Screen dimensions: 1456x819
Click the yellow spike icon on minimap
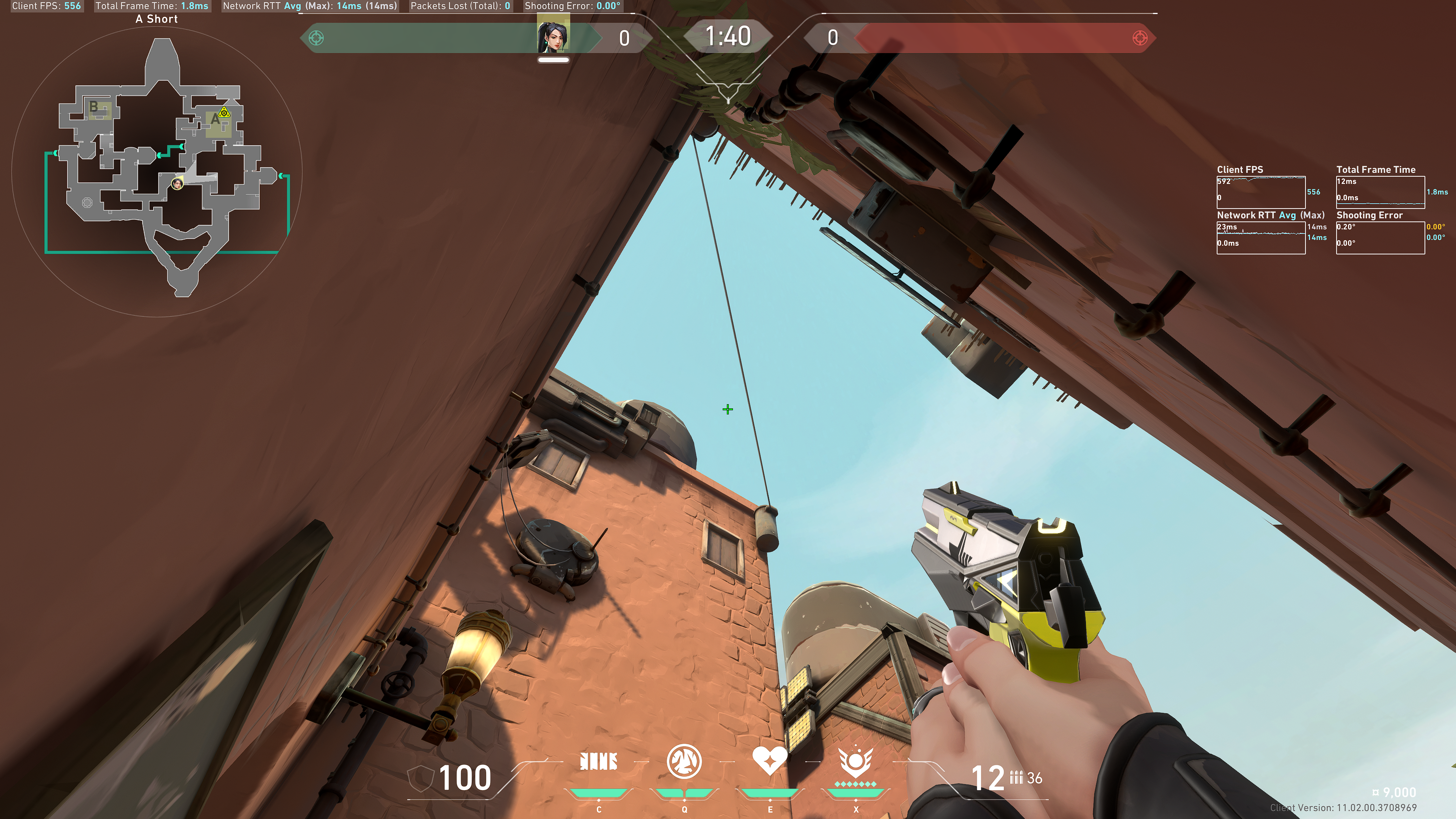coord(224,112)
